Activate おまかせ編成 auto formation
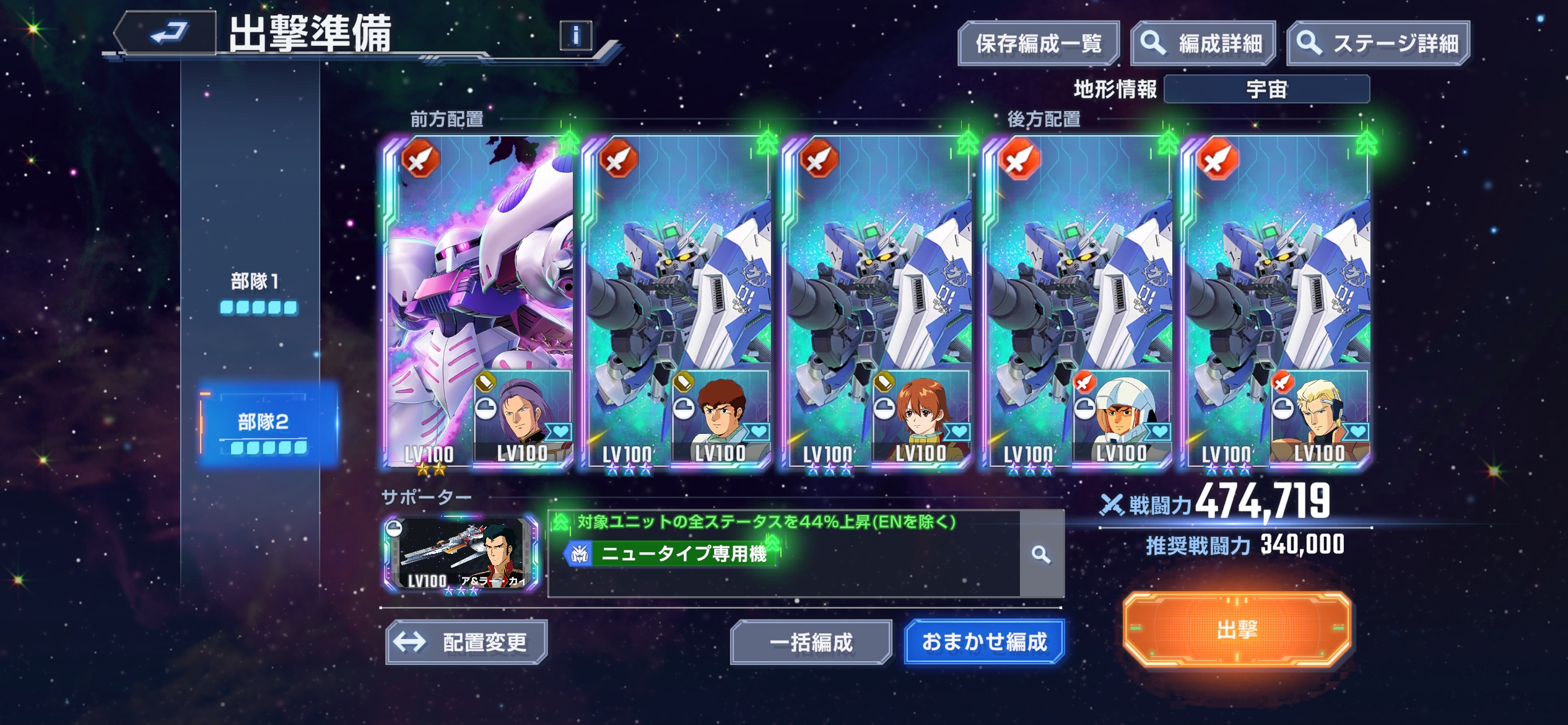The image size is (1568, 725). point(984,642)
